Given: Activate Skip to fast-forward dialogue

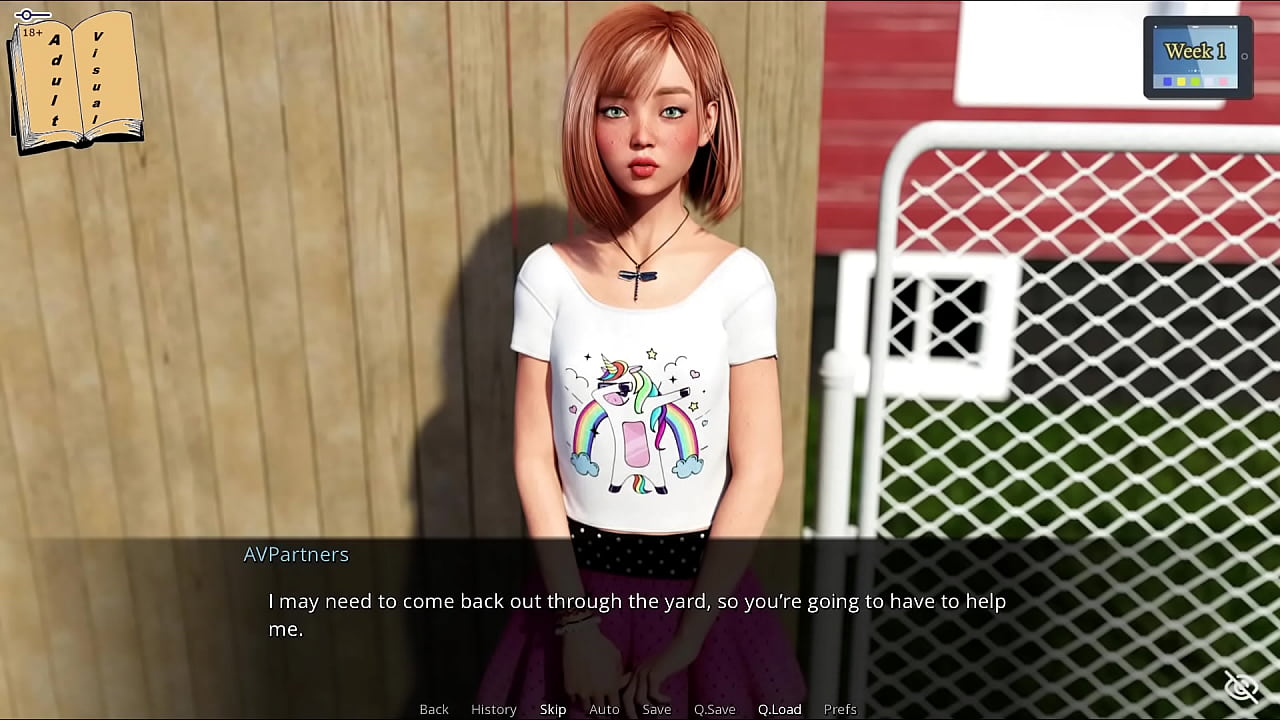Looking at the screenshot, I should (553, 709).
